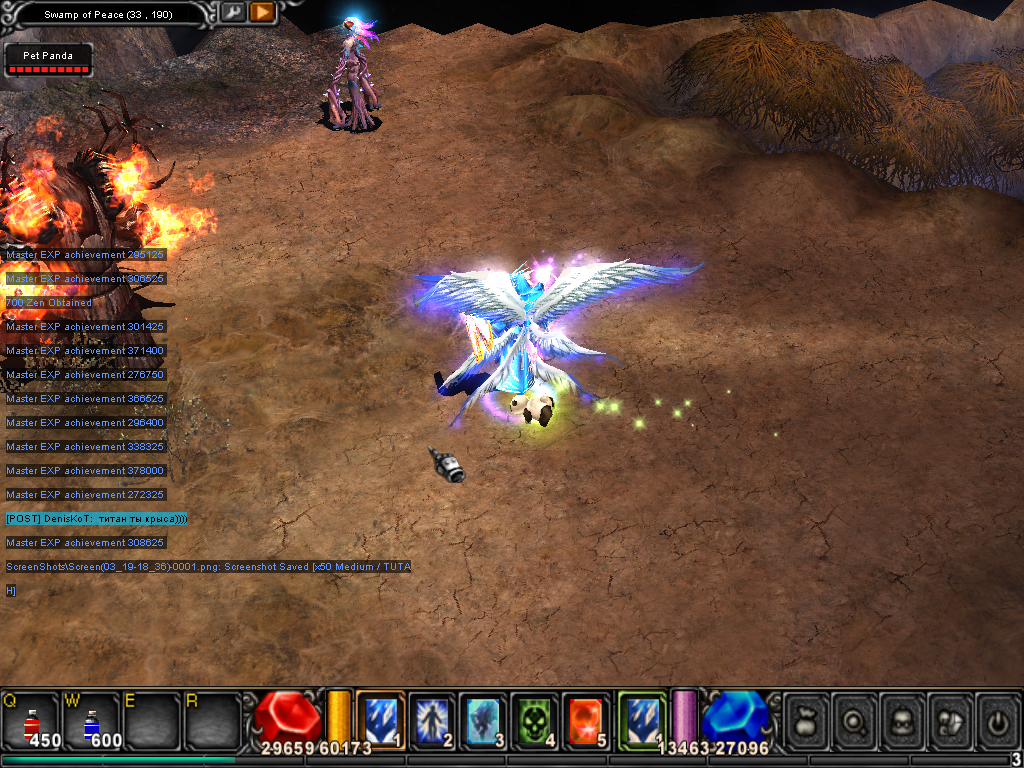Open the character face menu button
Screen dimensions: 1024x768
[903, 720]
